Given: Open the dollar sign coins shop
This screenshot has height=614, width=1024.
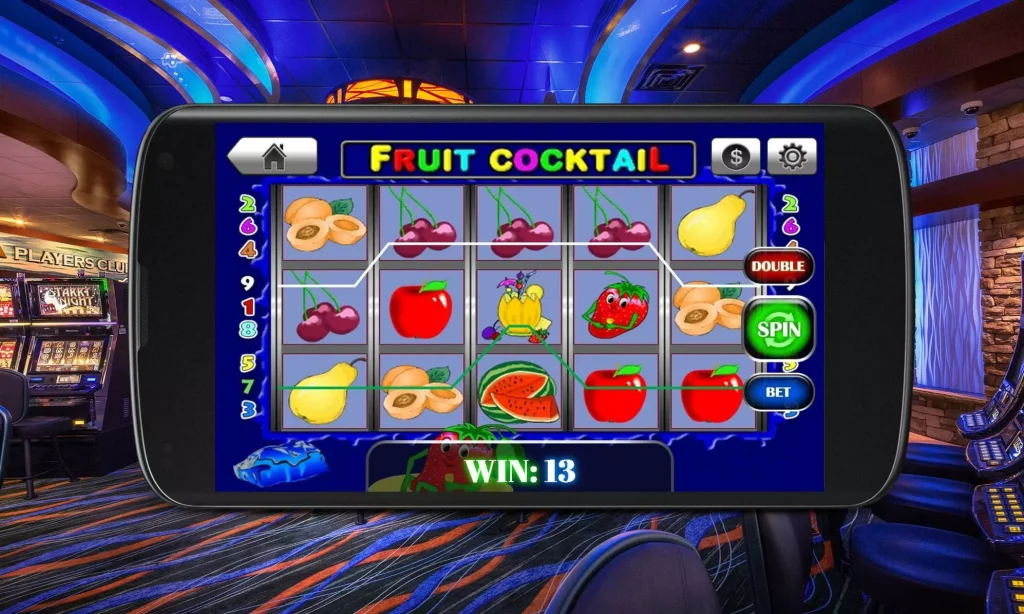Looking at the screenshot, I should (x=736, y=157).
